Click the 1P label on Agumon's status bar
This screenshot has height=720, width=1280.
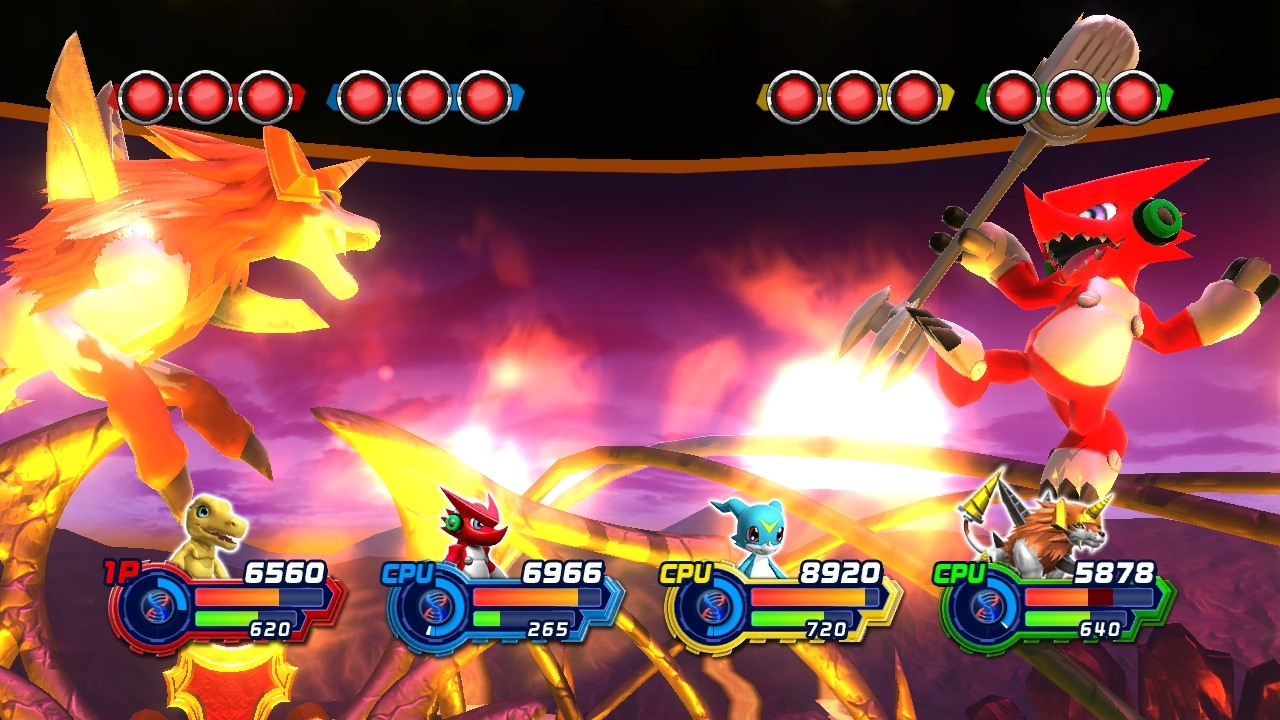(117, 570)
